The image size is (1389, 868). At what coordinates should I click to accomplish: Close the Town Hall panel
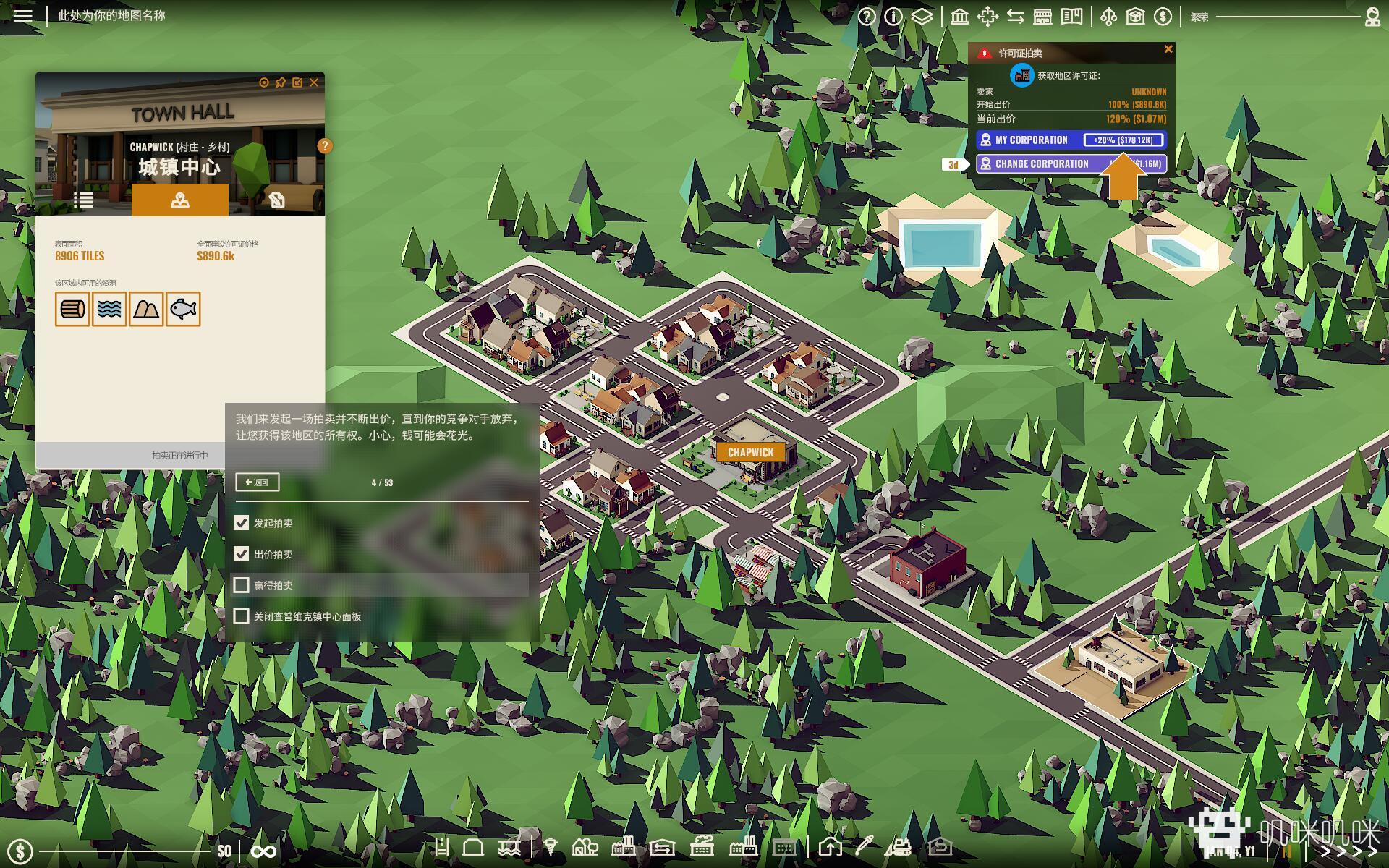click(x=314, y=82)
